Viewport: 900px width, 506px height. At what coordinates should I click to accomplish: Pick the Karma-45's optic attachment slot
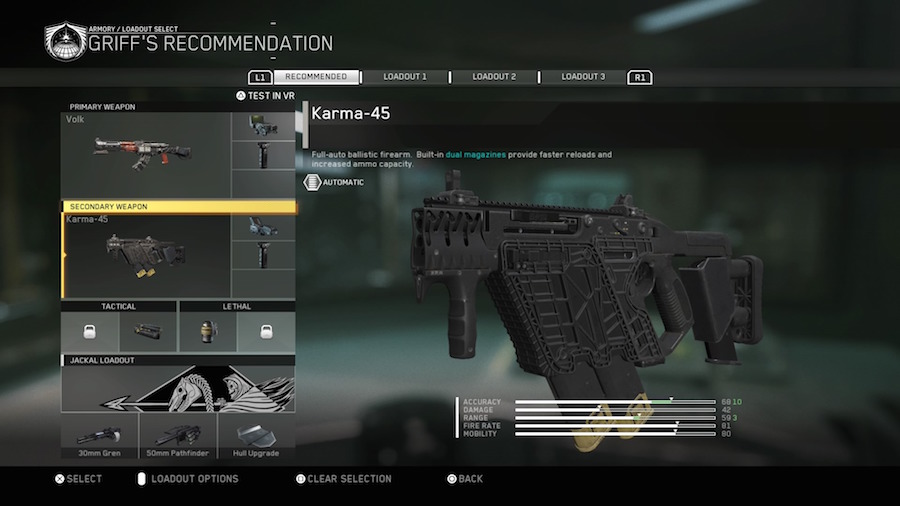coord(263,227)
